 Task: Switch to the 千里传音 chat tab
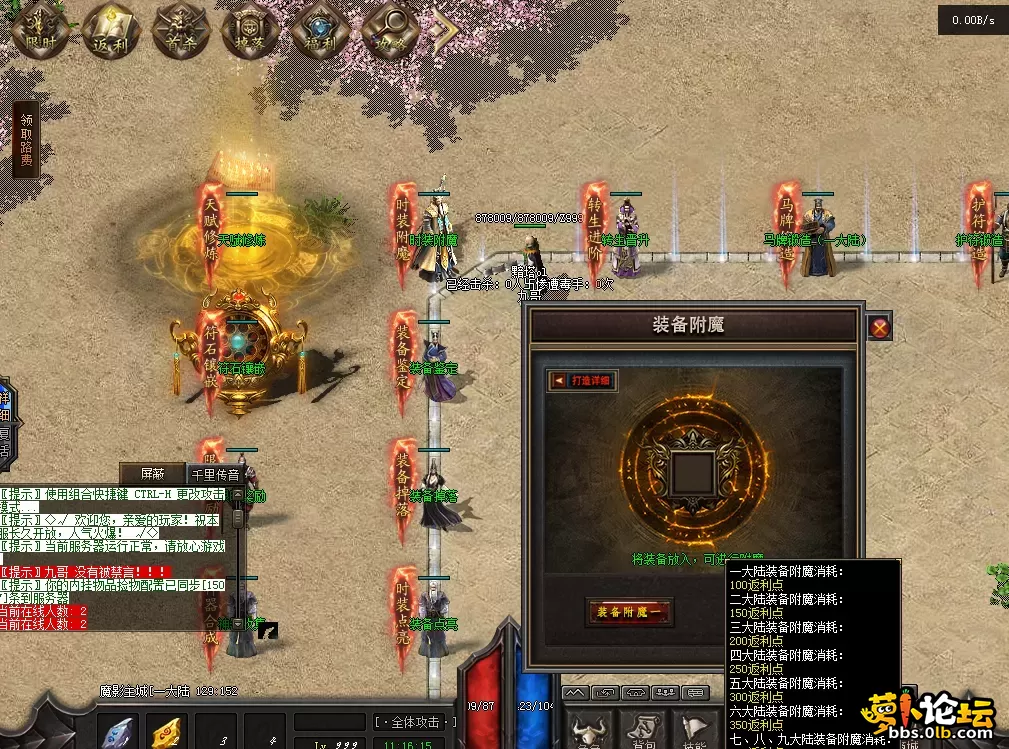tap(216, 475)
